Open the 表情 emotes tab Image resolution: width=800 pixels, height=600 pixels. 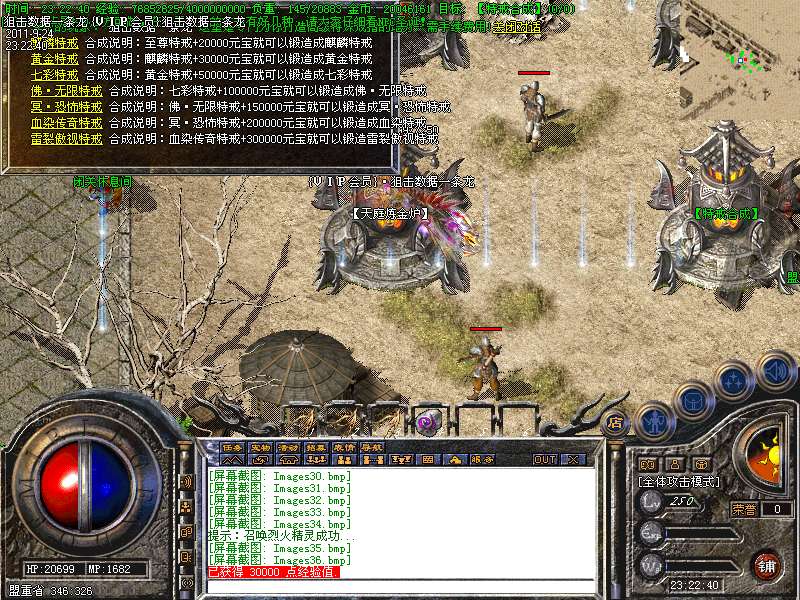(345, 447)
